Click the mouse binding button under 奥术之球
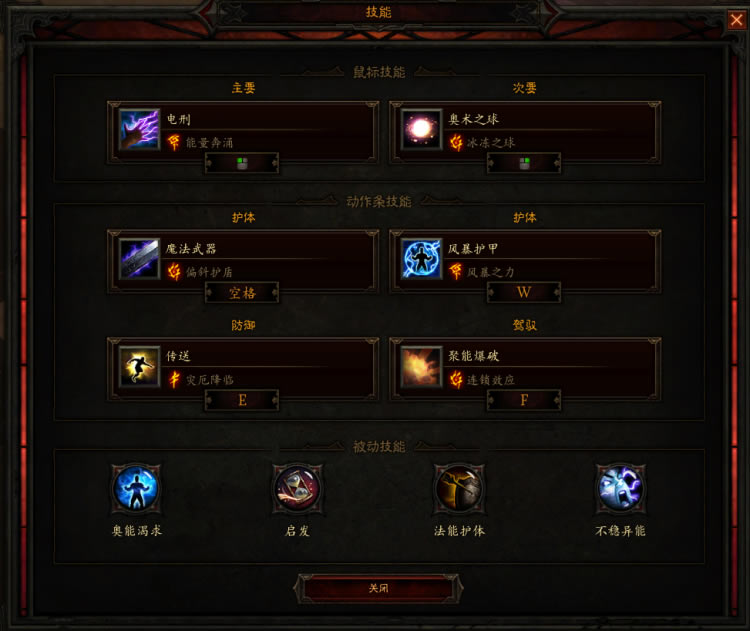The height and width of the screenshot is (631, 750). 524,164
